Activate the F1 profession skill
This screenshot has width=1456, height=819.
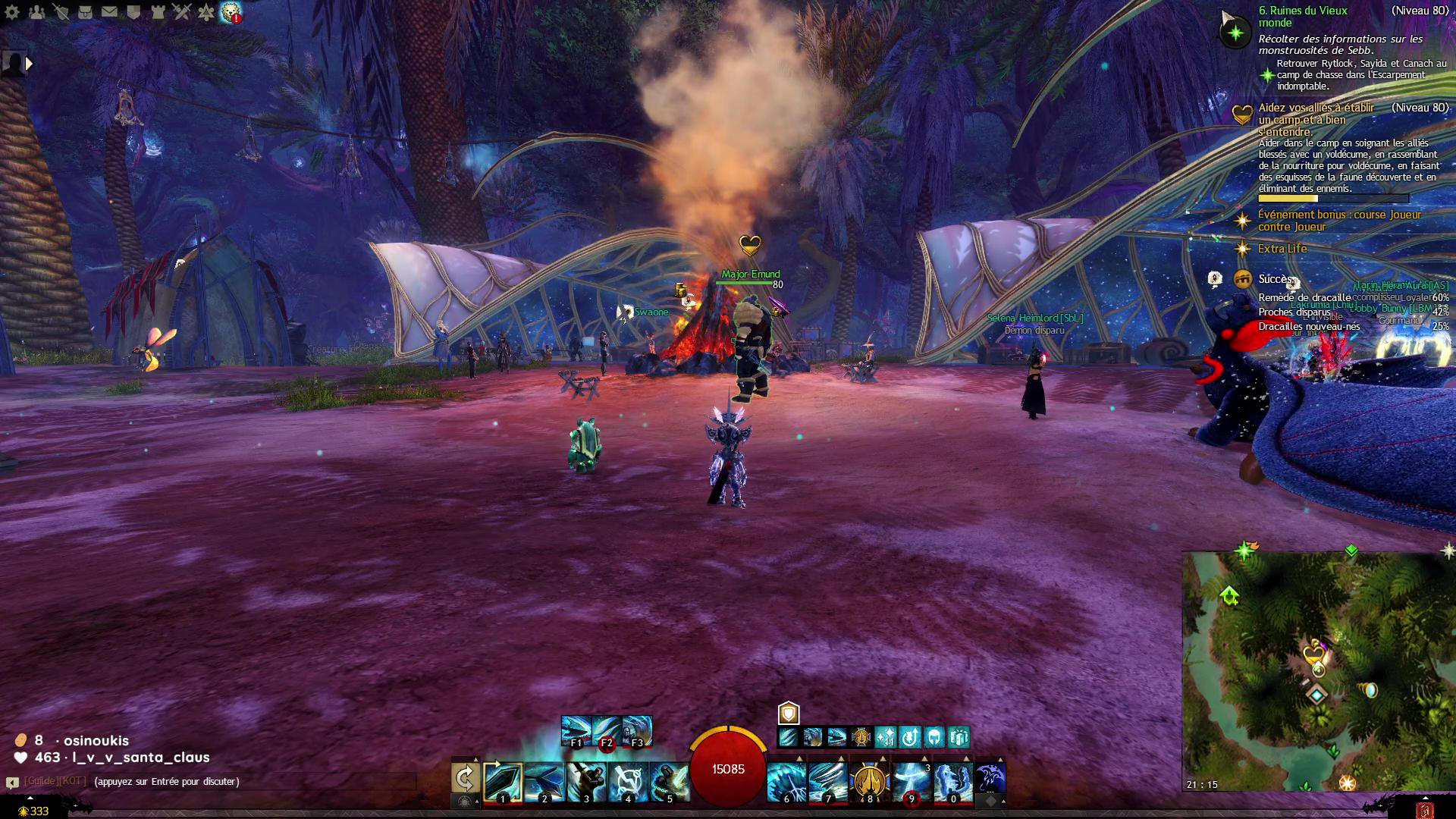point(576,730)
